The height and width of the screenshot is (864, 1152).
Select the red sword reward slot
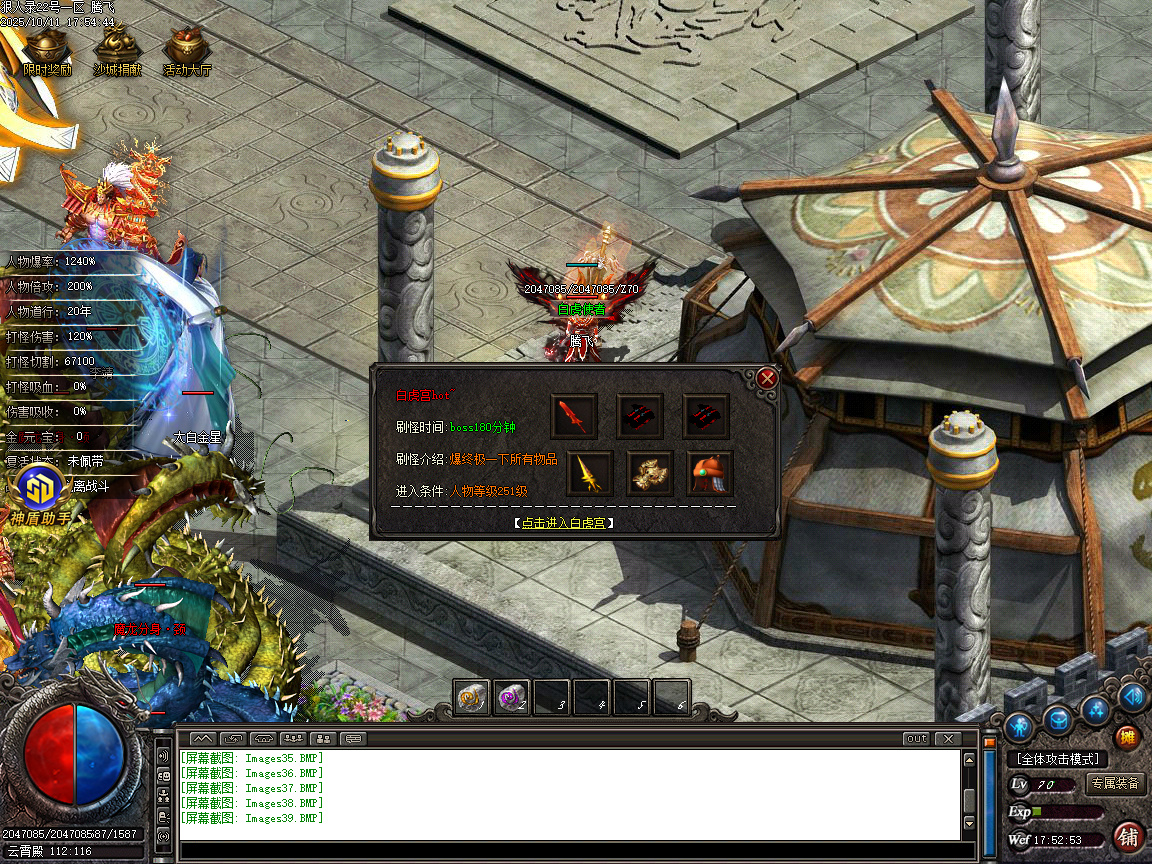click(x=575, y=415)
